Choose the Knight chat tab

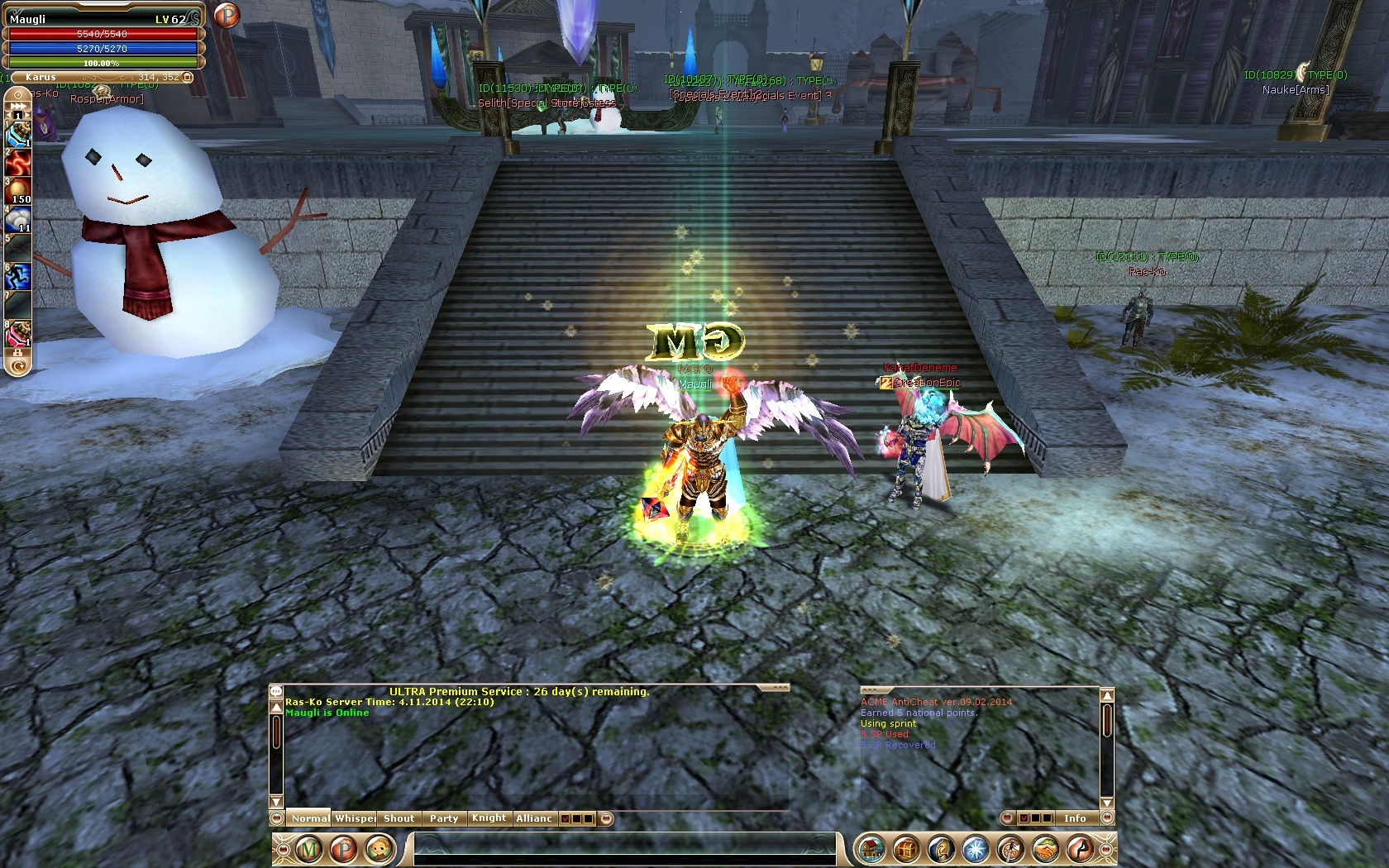[x=489, y=818]
